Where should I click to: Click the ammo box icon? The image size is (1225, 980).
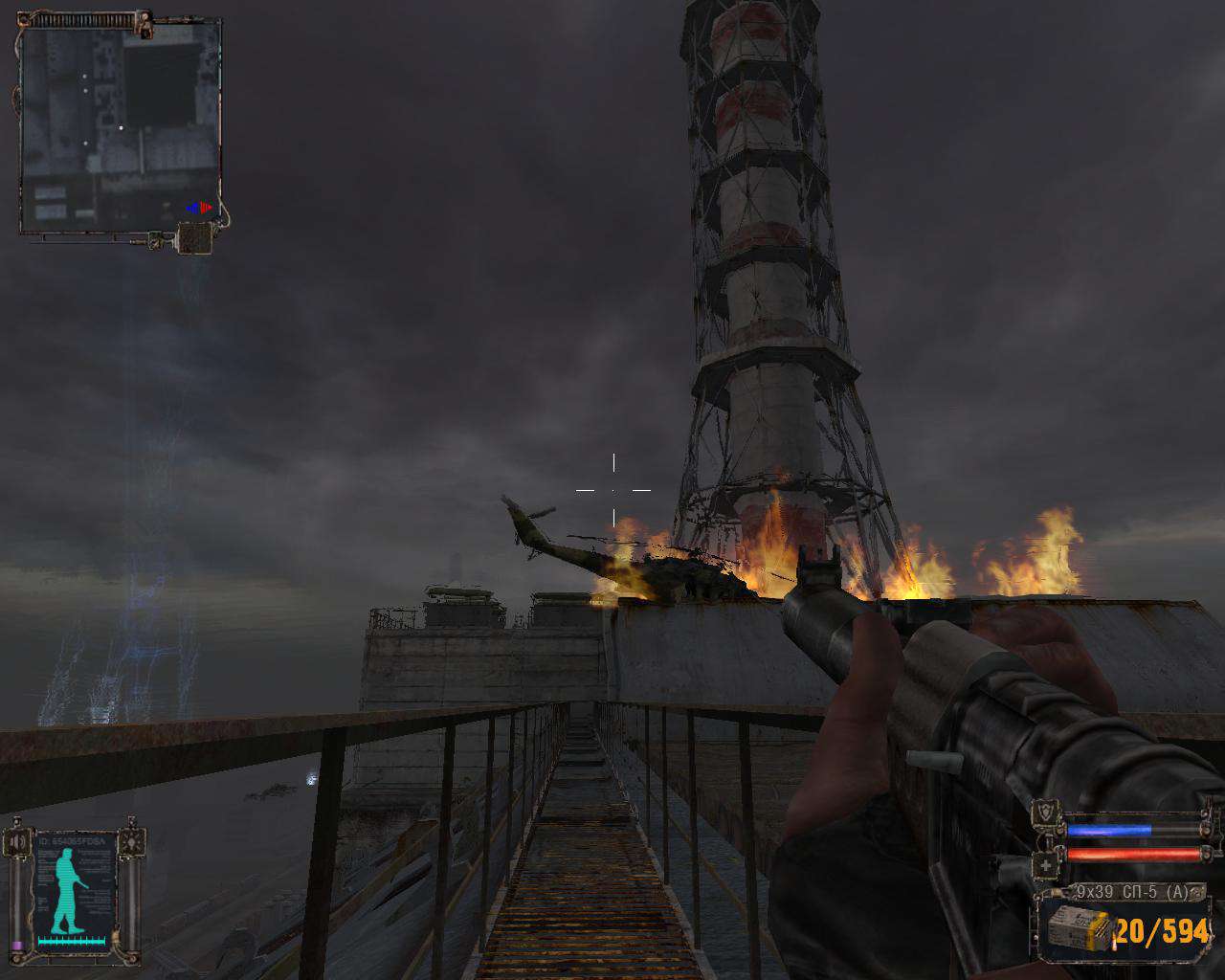[1079, 927]
